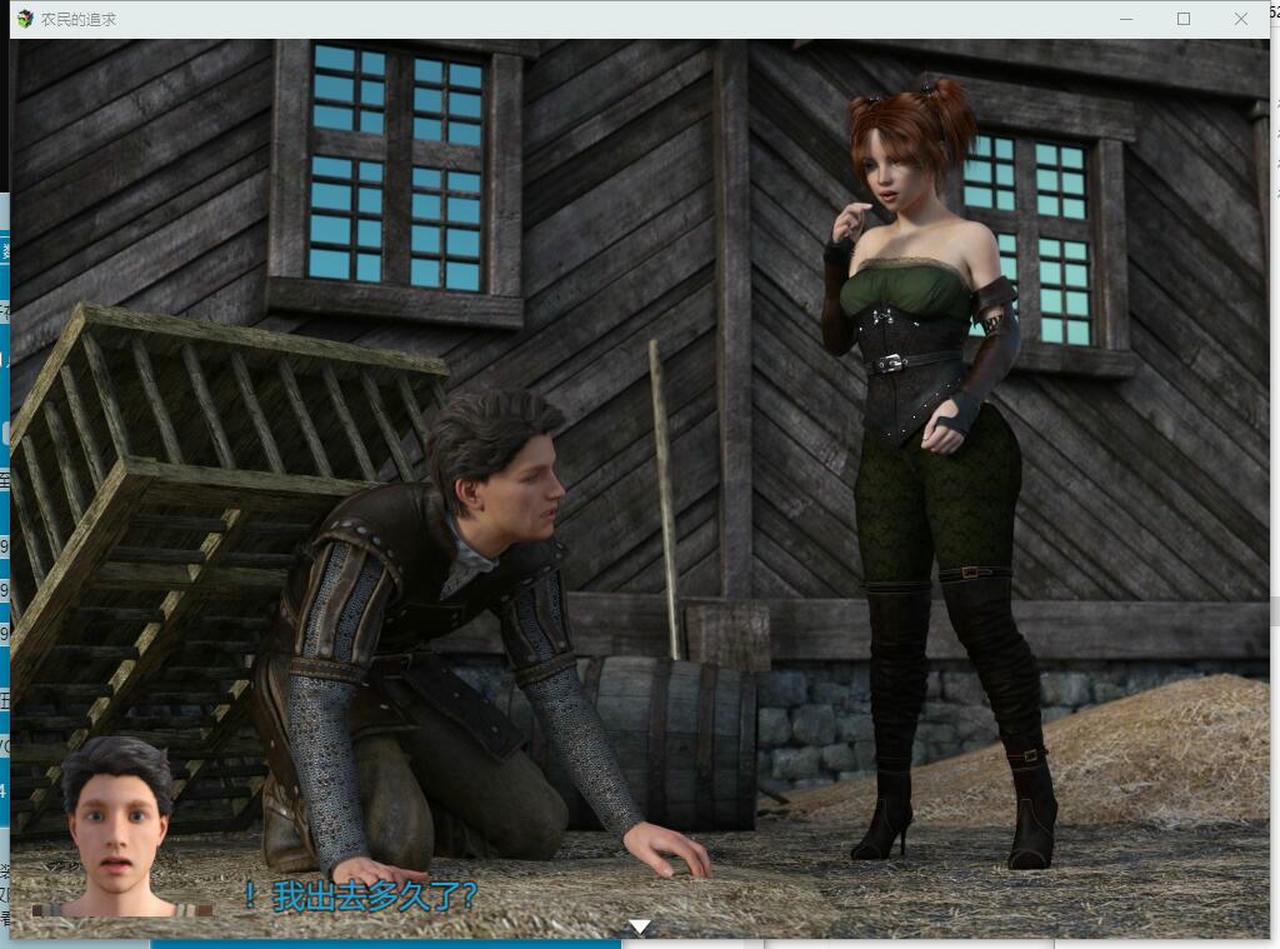Maximize the game window
The width and height of the screenshot is (1280, 949).
[x=1183, y=18]
